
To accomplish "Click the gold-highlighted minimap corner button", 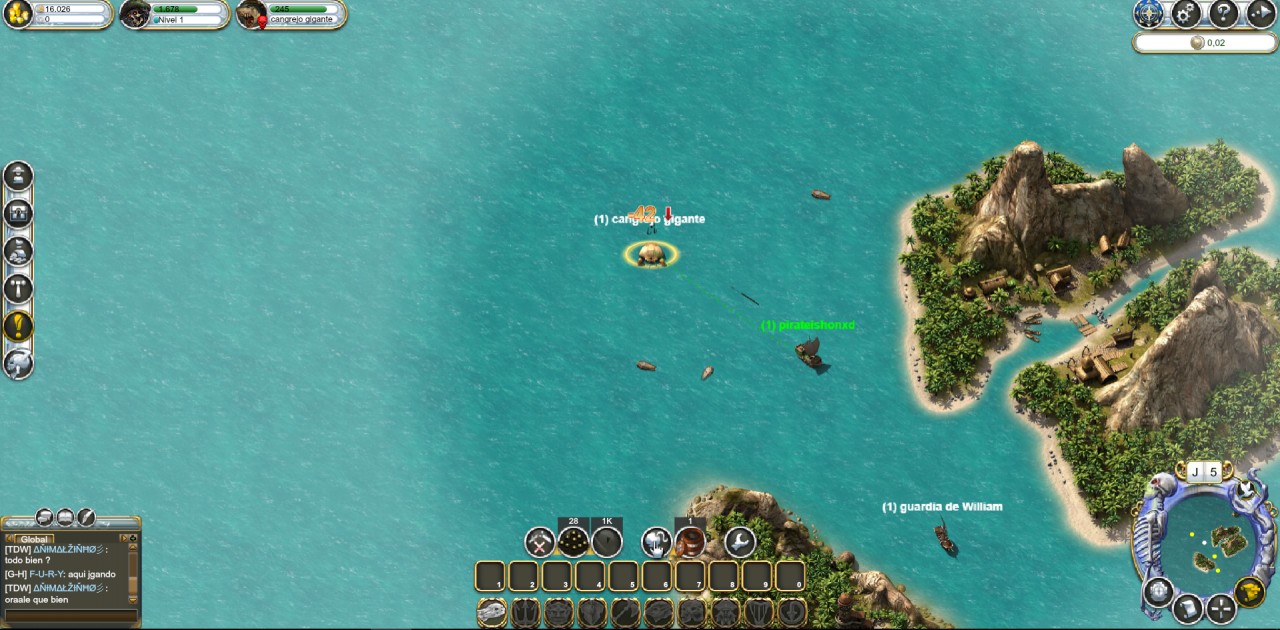I will [1249, 592].
